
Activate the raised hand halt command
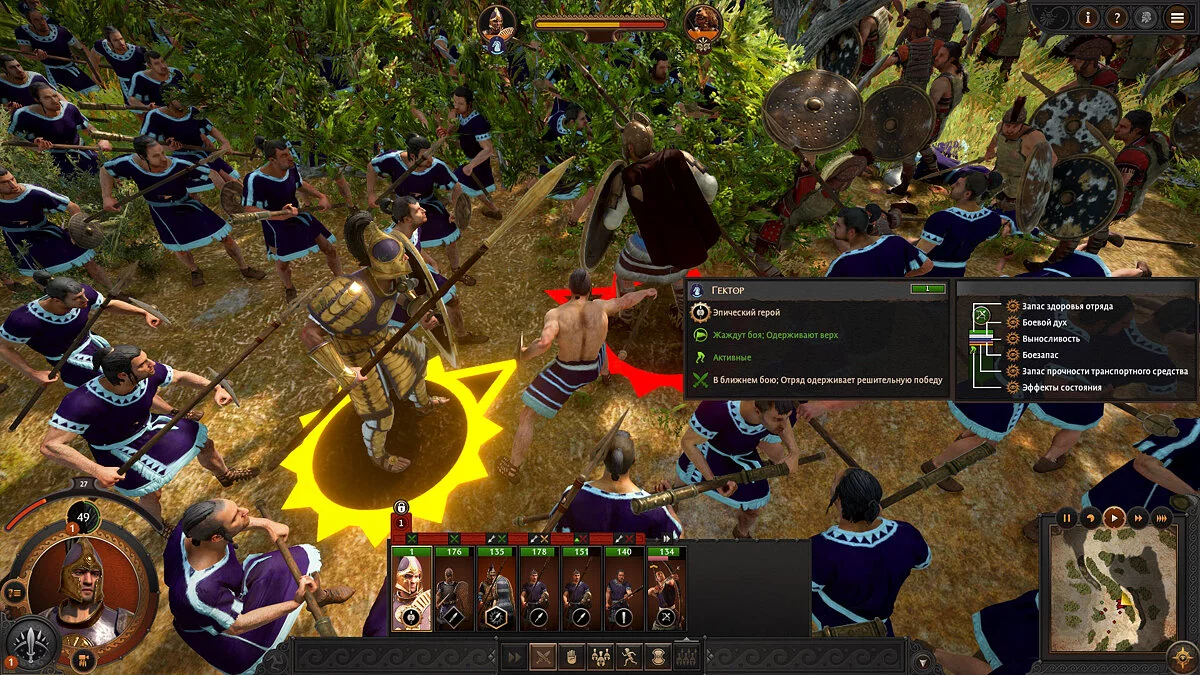click(572, 657)
